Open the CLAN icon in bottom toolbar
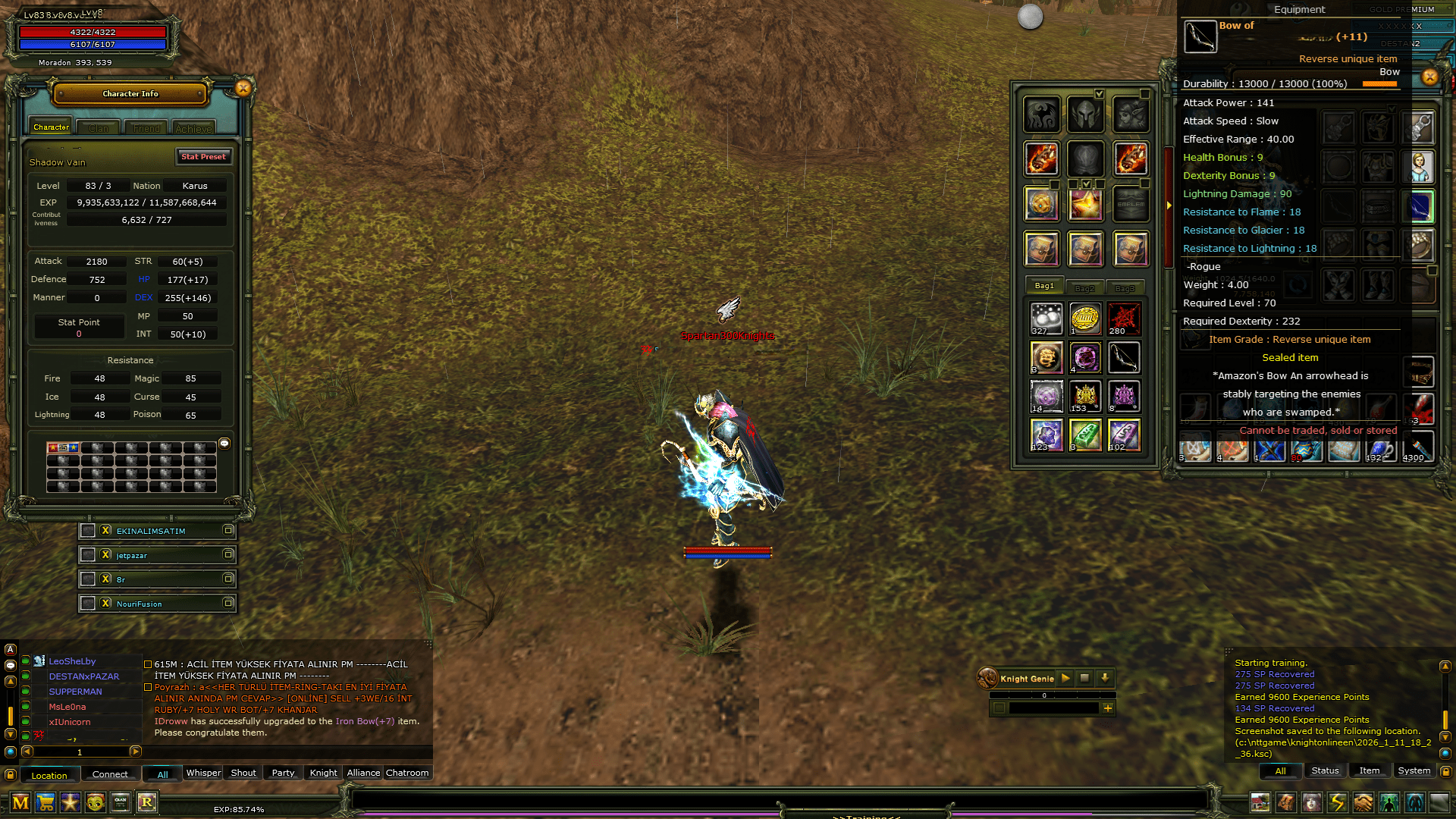 pos(120,802)
